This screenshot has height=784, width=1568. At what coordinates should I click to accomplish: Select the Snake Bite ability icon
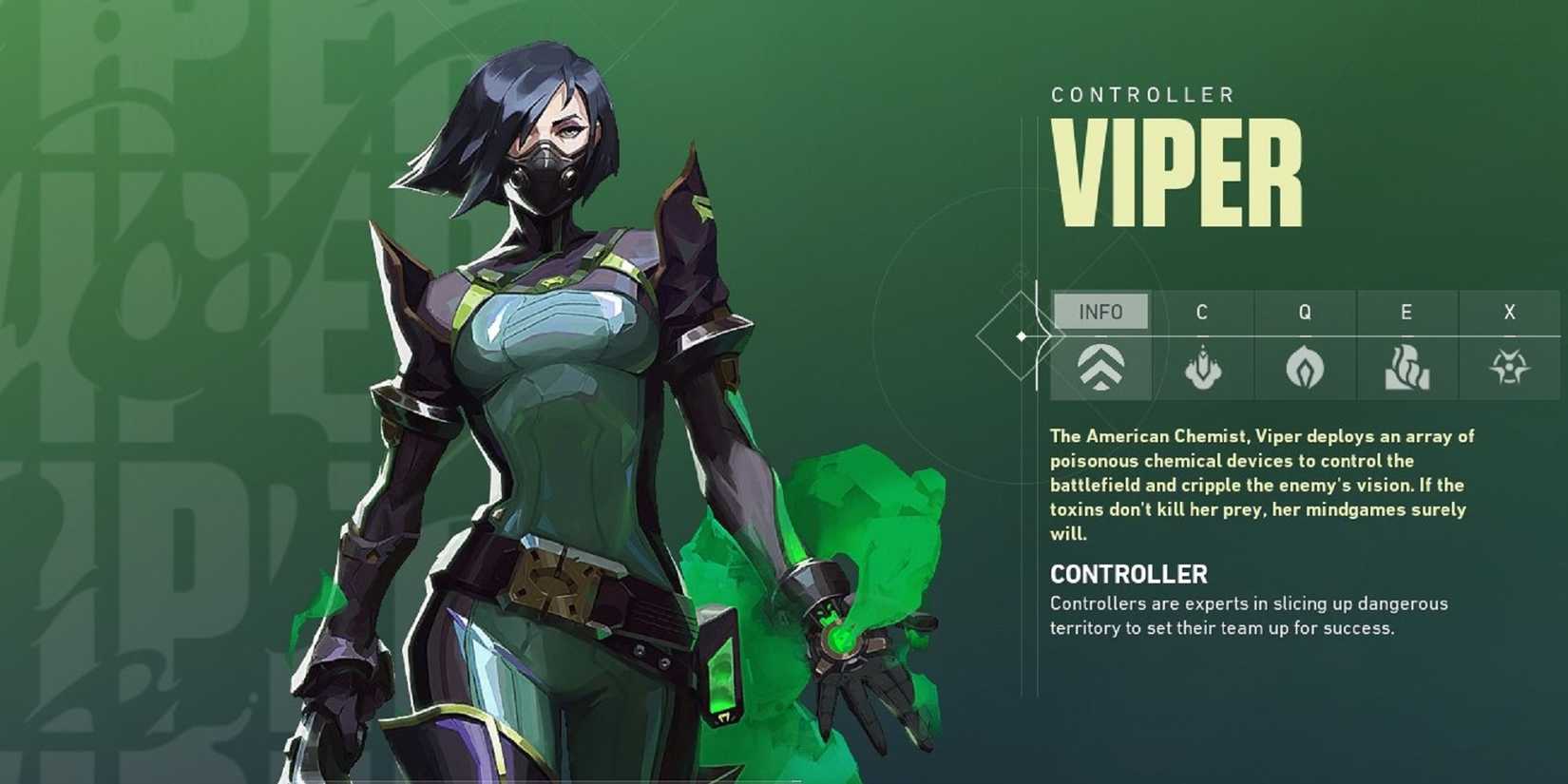coord(1204,369)
